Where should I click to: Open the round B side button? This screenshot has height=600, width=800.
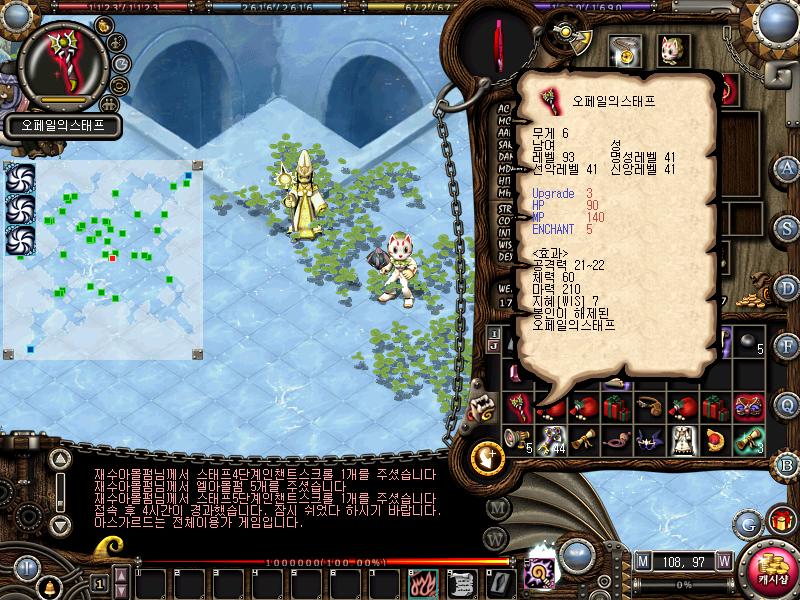coord(787,463)
